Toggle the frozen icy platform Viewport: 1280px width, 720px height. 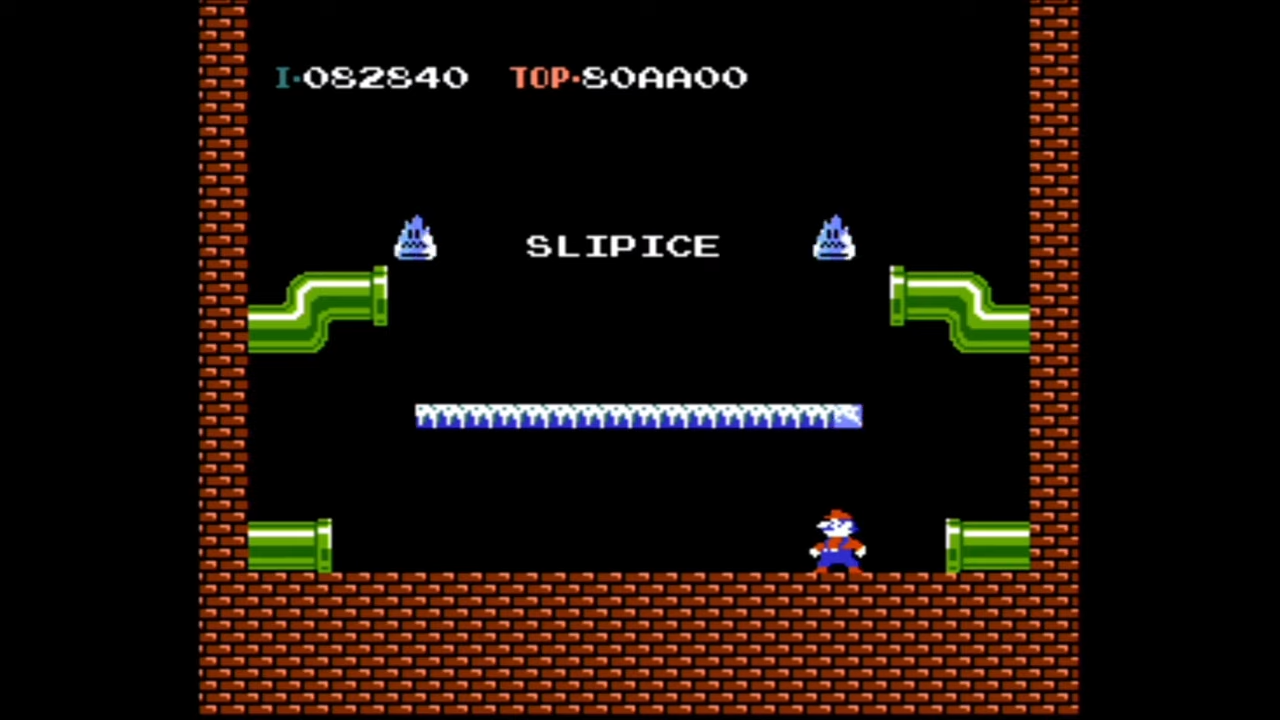pos(638,417)
